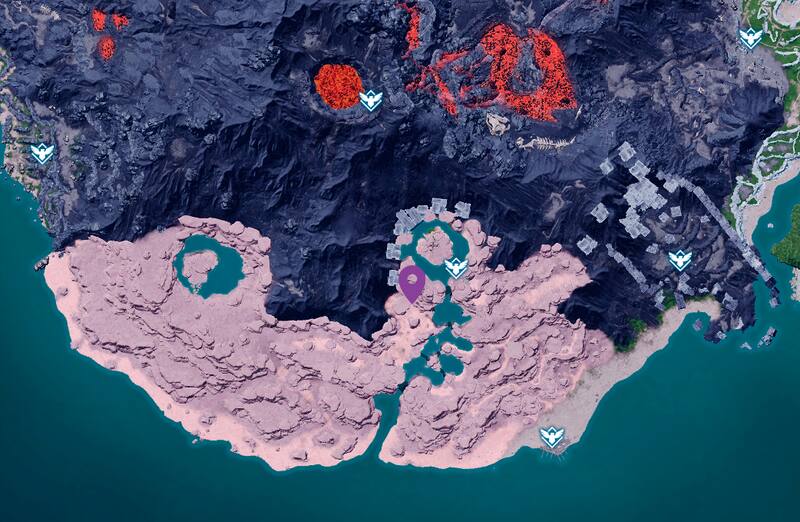Choose the fast travel icon next to the ring-shaped lake
The height and width of the screenshot is (522, 800).
pyautogui.click(x=456, y=267)
